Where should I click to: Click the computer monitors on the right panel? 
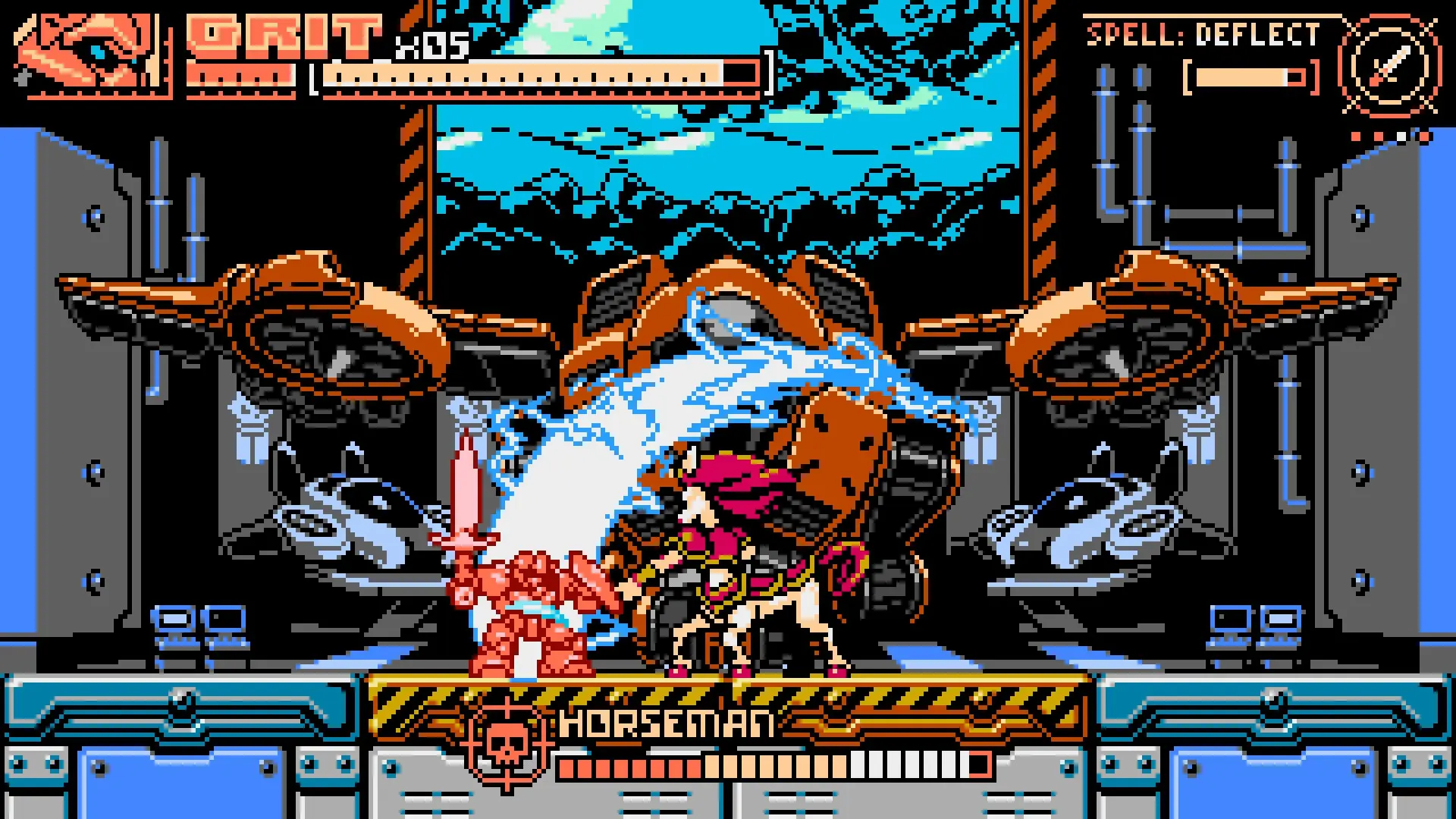(1255, 629)
